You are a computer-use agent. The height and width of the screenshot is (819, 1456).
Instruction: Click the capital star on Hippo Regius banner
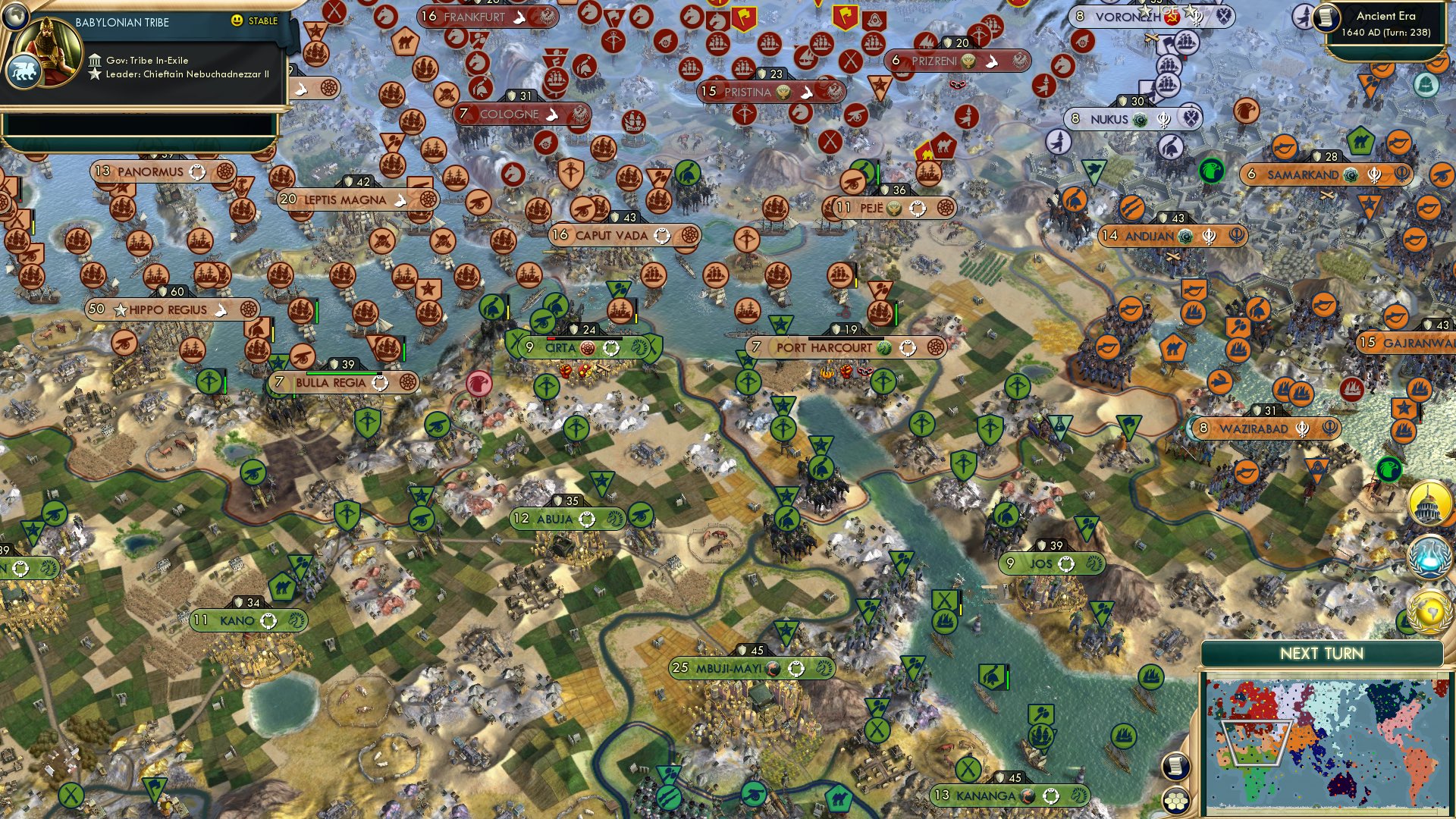[121, 309]
